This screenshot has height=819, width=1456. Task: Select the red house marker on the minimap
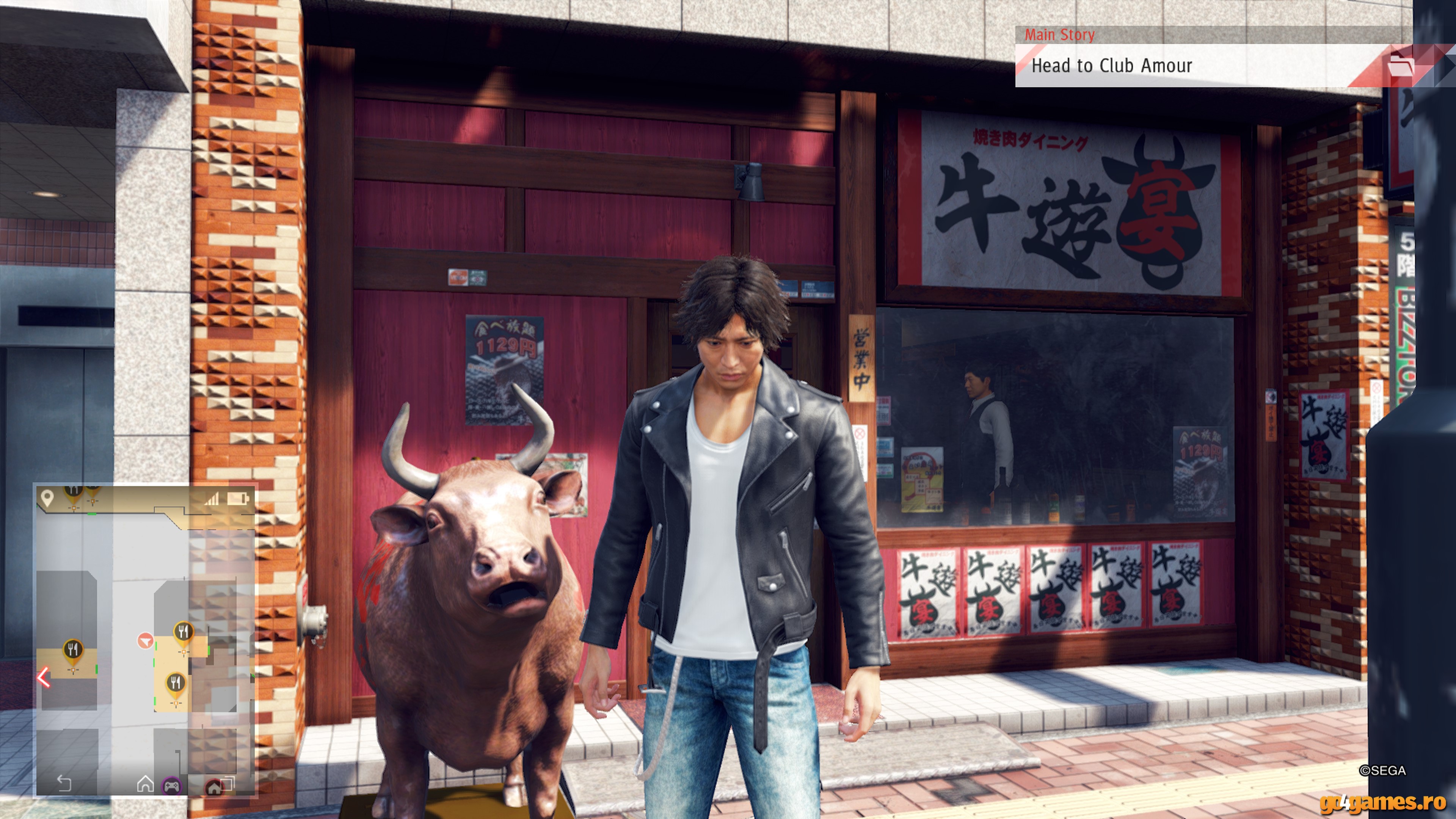(213, 787)
